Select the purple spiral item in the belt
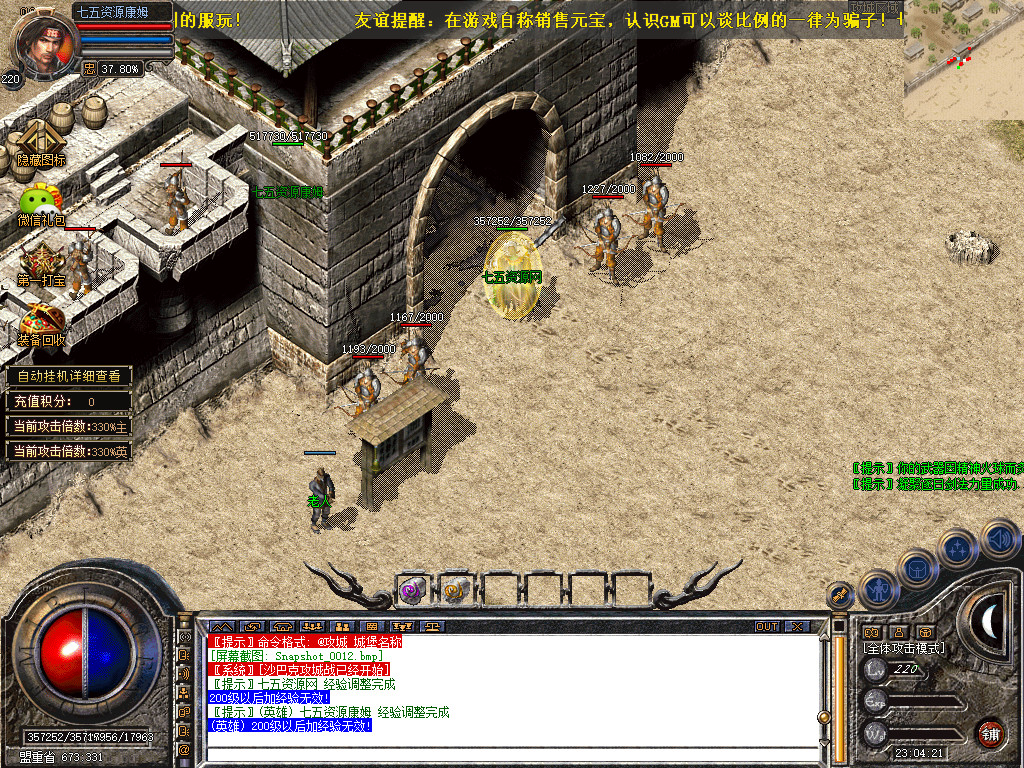Viewport: 1024px width, 768px height. coord(413,590)
